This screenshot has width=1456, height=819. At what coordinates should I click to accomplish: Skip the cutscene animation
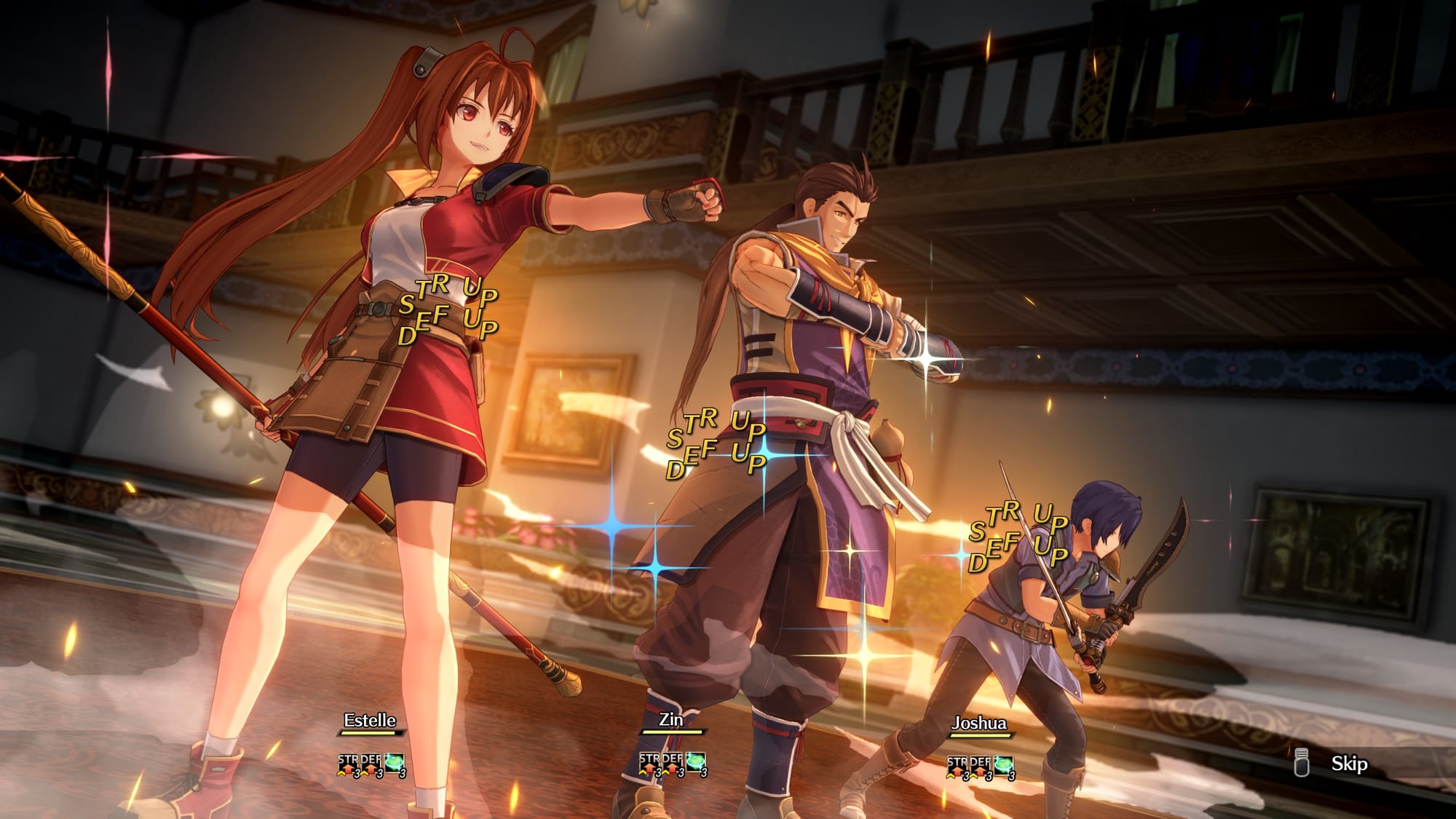click(1347, 764)
